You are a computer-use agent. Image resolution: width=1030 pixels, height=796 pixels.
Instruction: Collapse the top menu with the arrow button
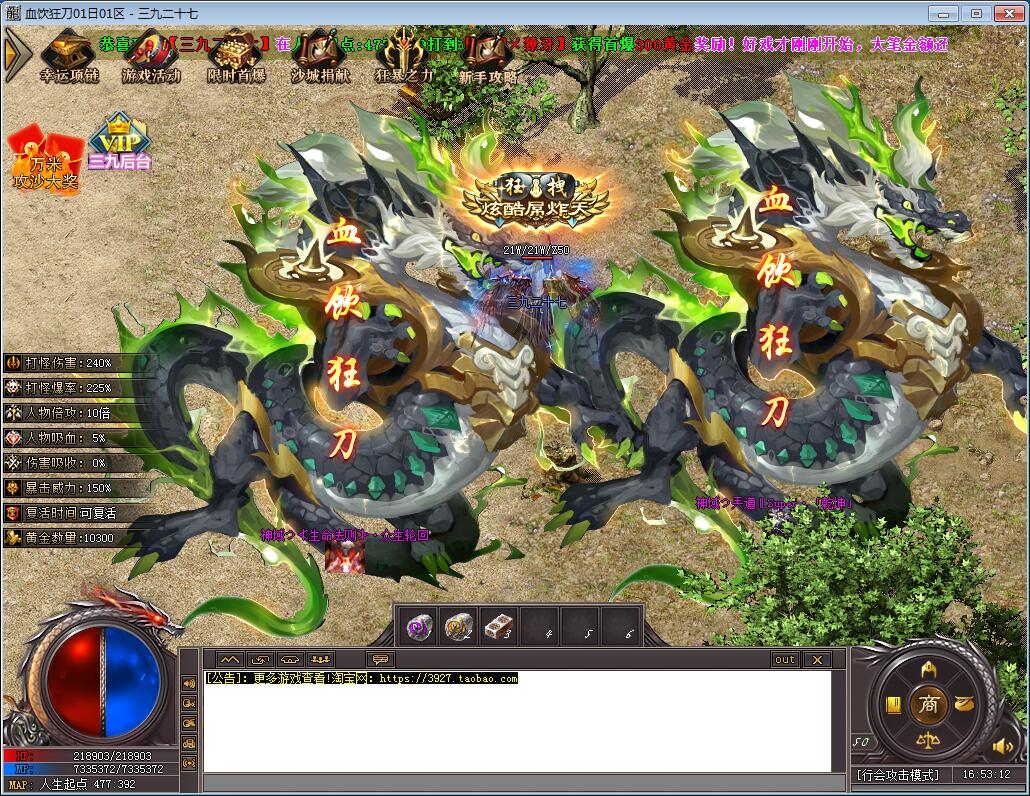15,55
